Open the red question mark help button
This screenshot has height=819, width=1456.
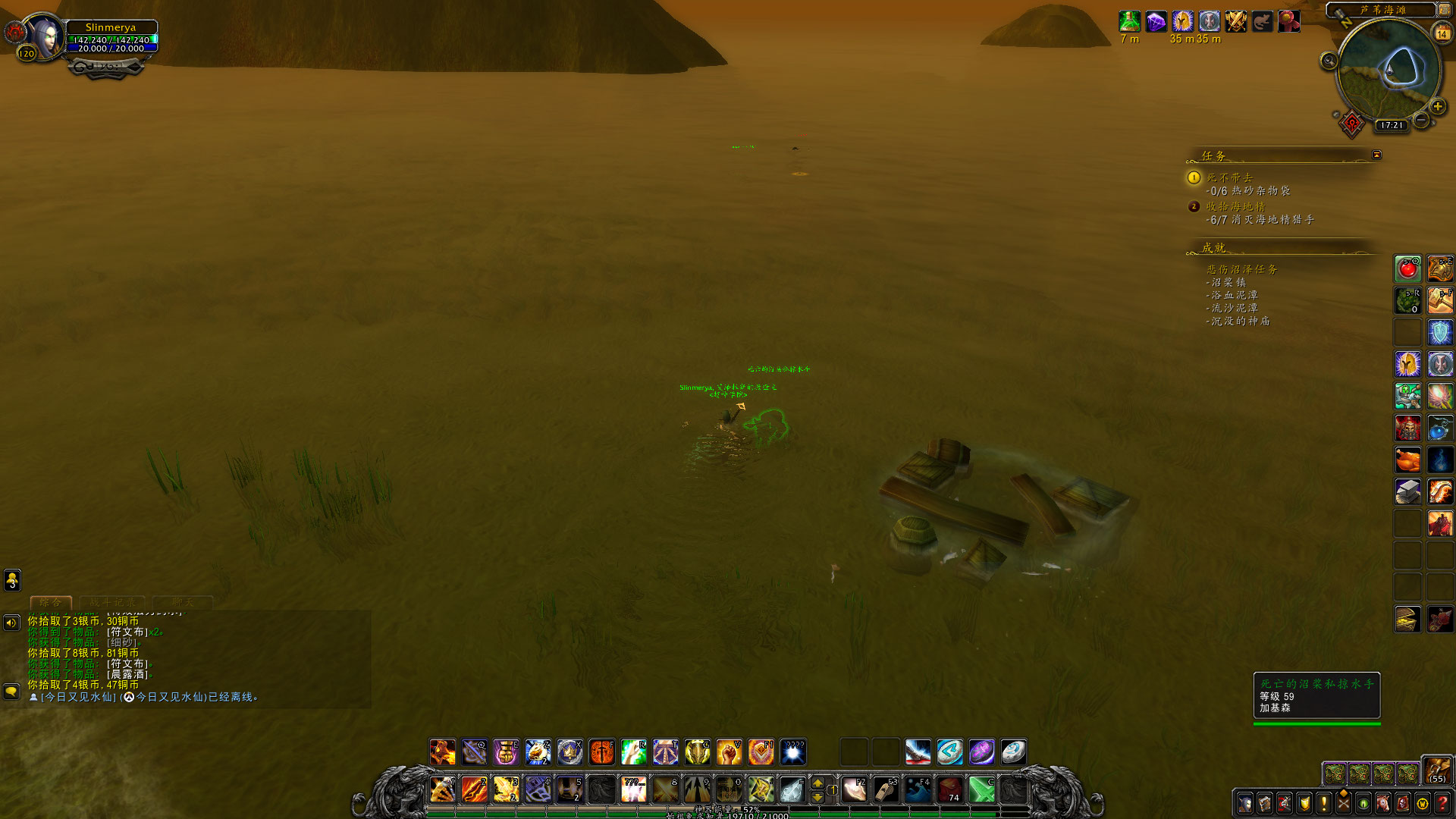[x=1442, y=803]
